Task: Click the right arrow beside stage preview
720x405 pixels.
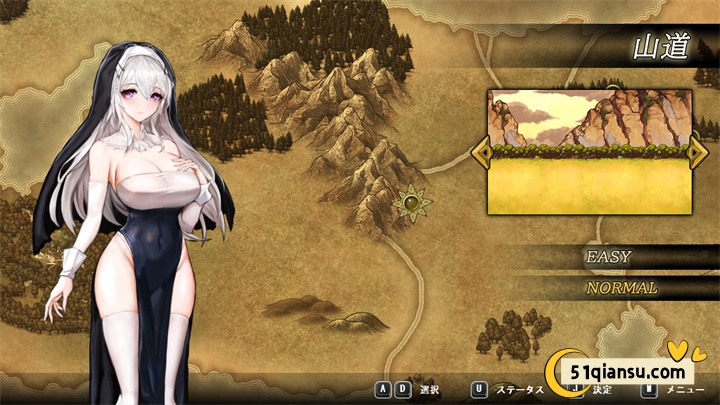Action: click(697, 151)
